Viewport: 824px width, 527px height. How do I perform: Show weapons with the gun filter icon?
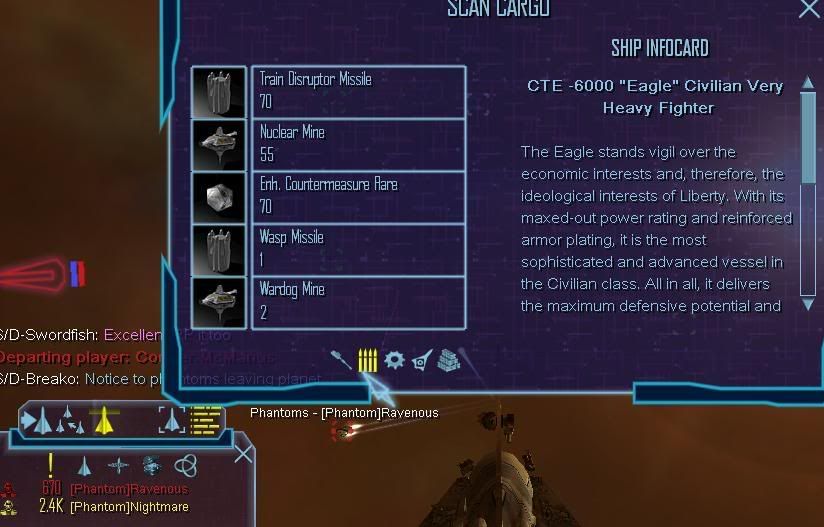[x=342, y=360]
